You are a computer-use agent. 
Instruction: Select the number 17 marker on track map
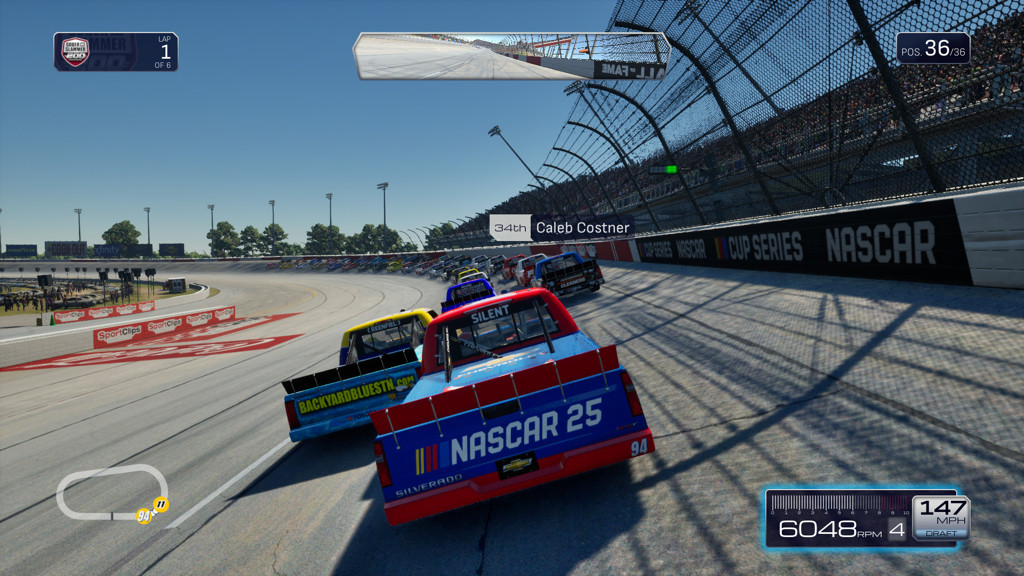point(161,505)
